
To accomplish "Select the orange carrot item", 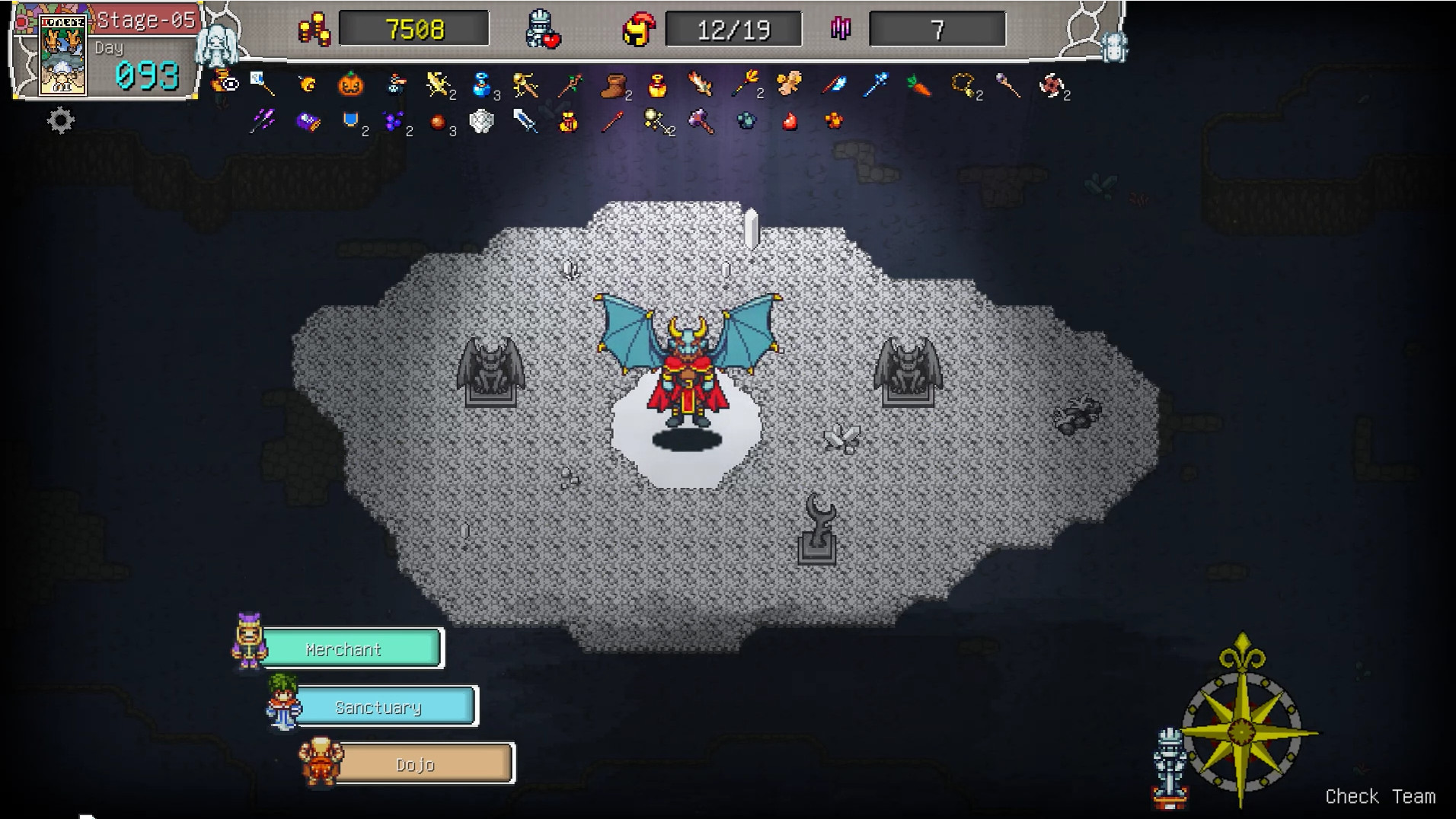I will coord(919,85).
